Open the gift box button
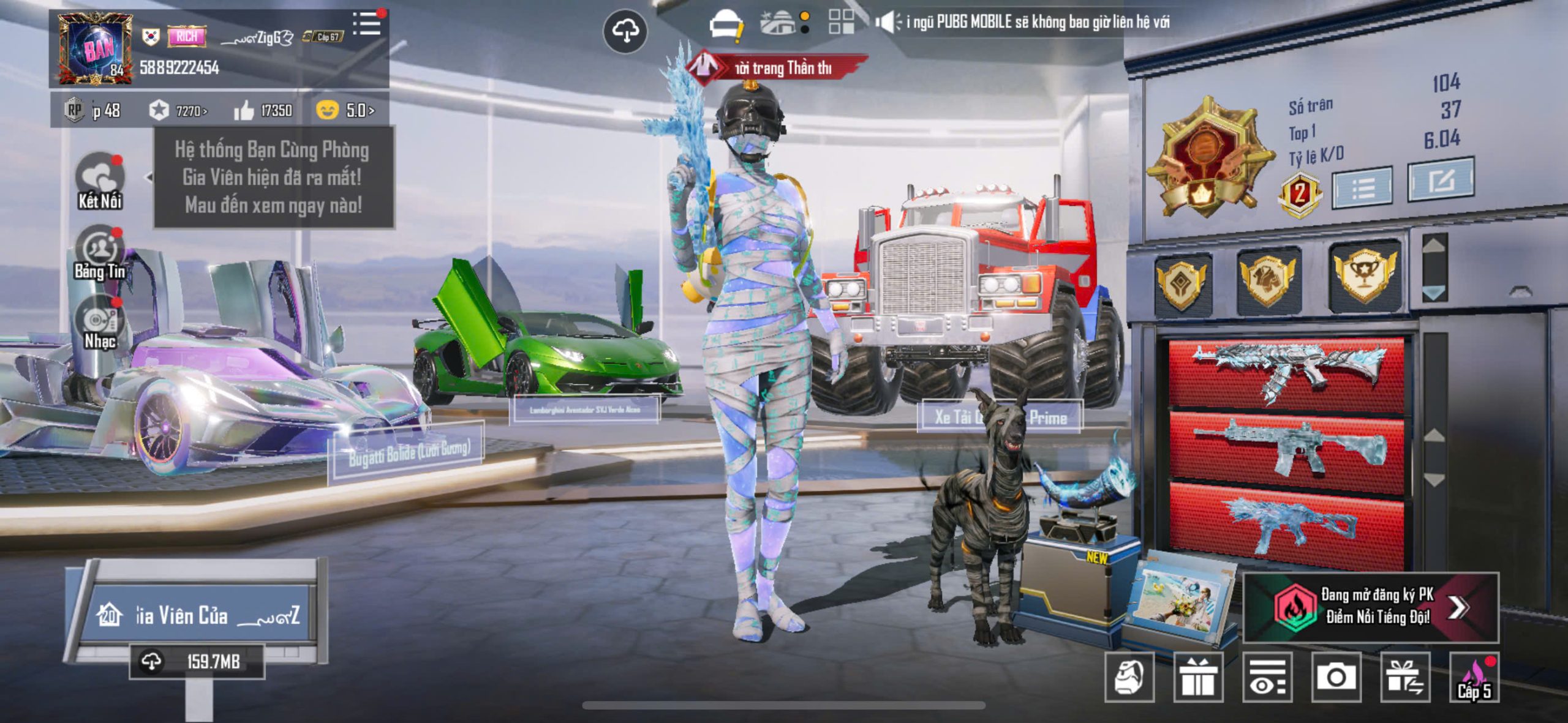The image size is (1568, 723). [x=1198, y=677]
